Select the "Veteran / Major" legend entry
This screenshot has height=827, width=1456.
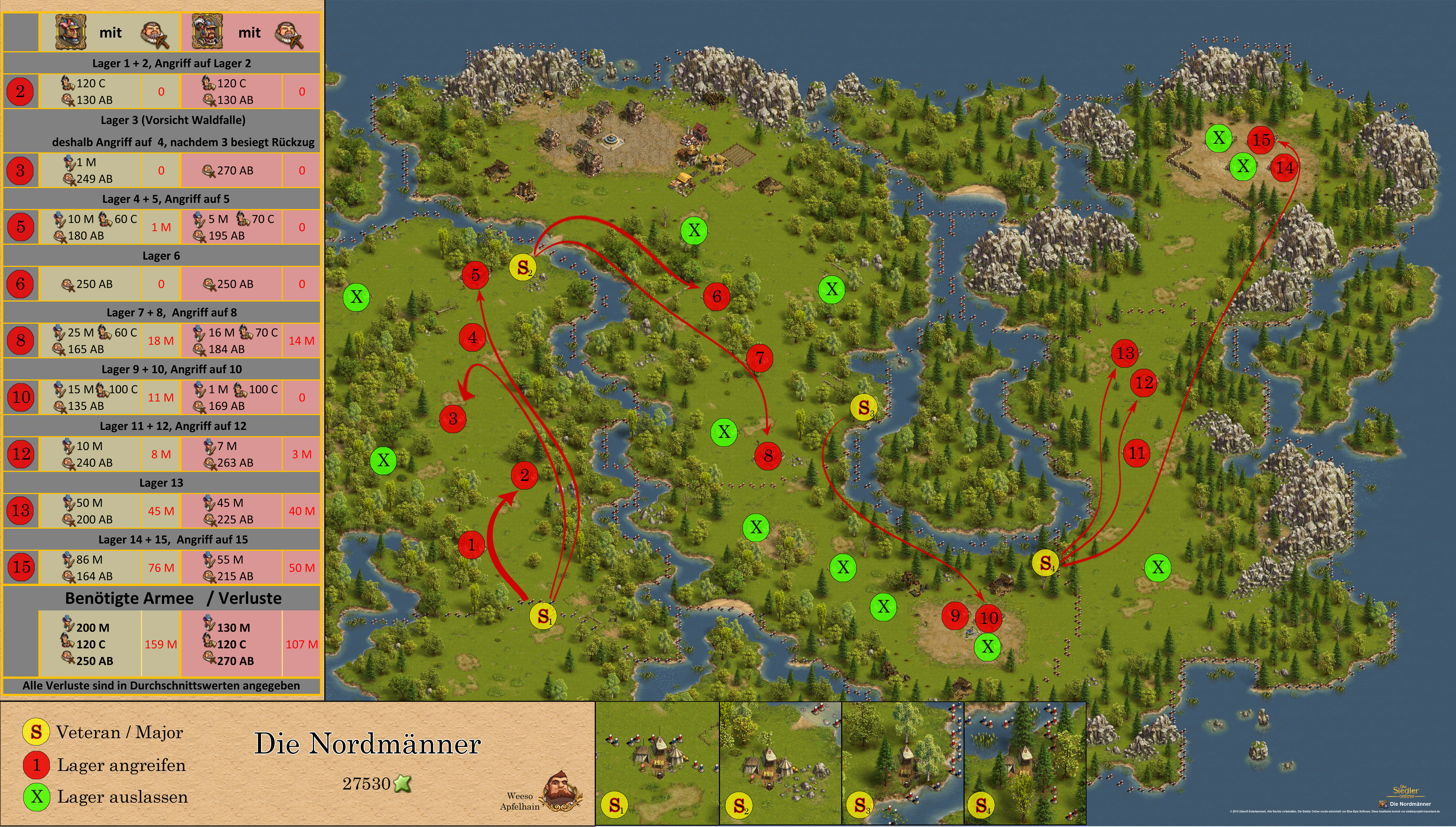point(119,732)
